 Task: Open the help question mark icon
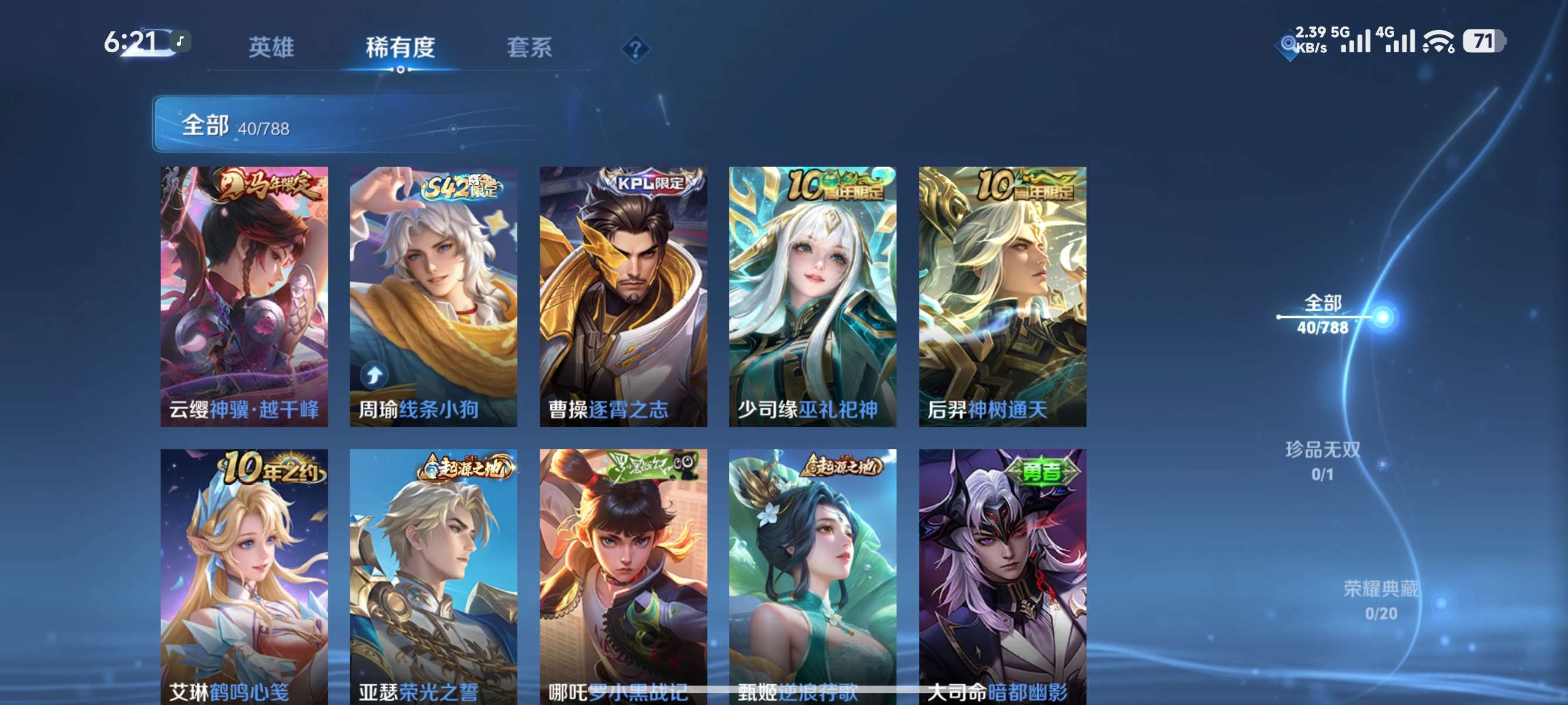pos(635,49)
